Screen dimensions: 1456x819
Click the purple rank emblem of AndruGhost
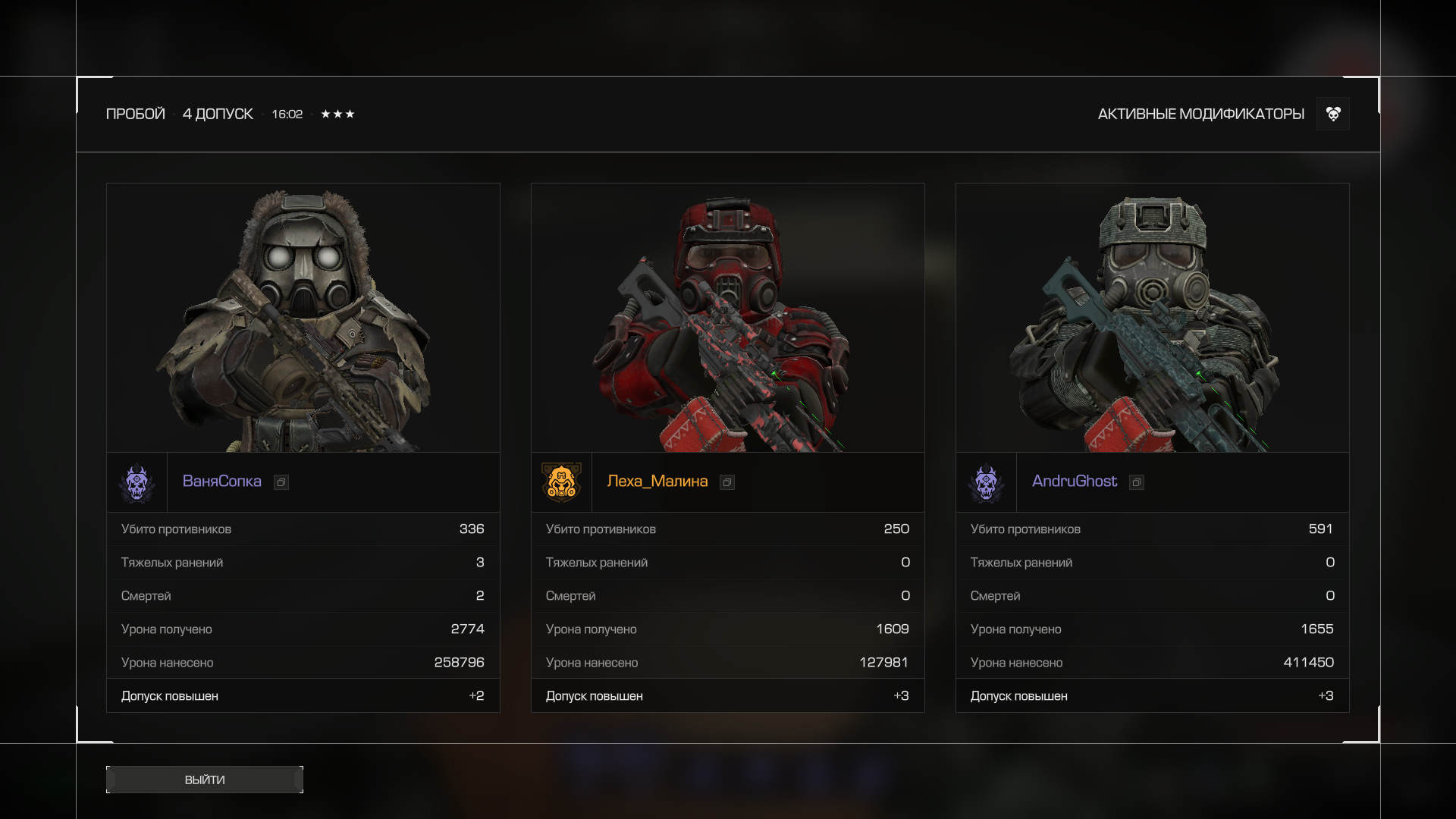coord(986,482)
